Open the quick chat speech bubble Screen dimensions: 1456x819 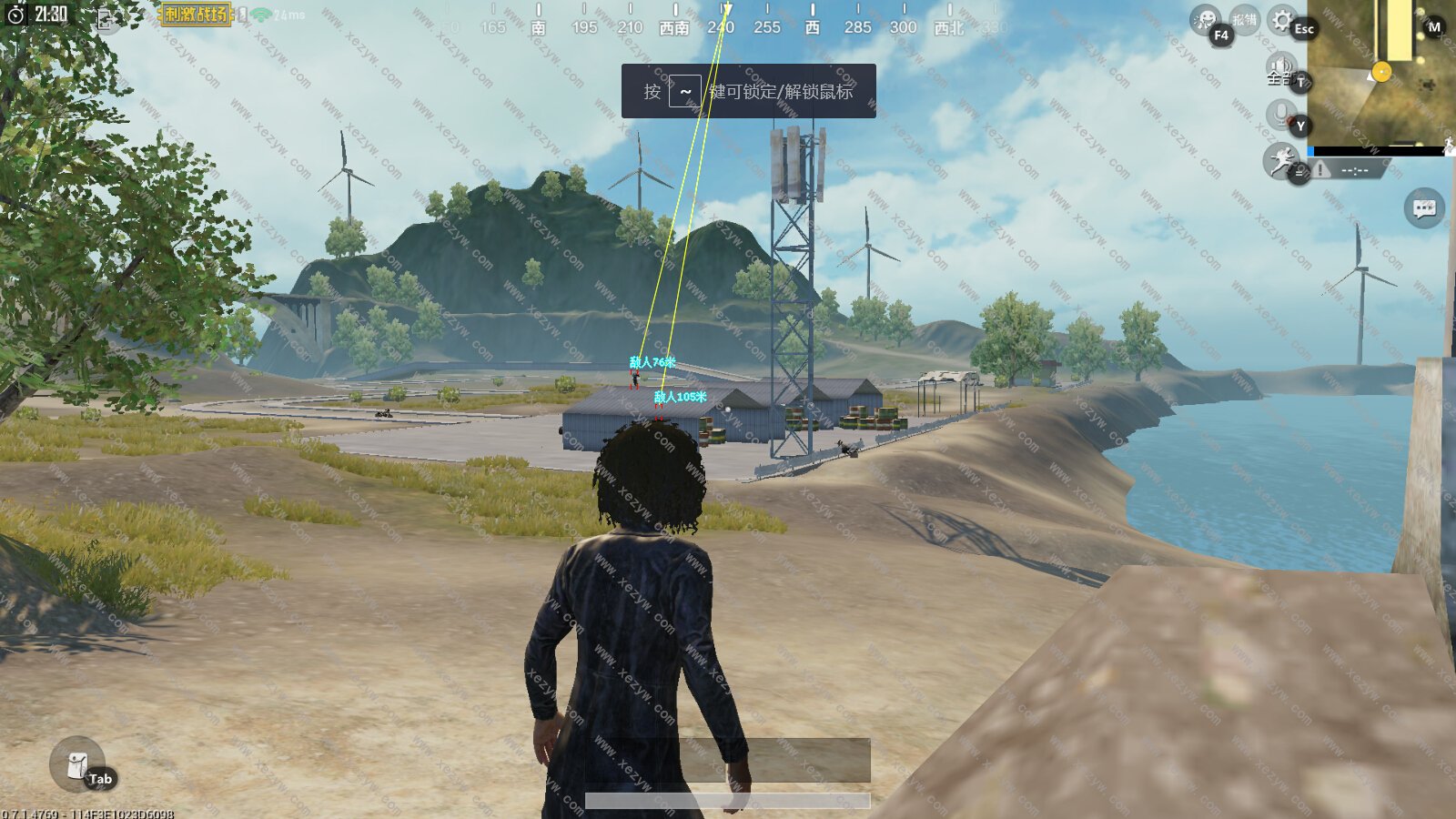(x=1424, y=209)
